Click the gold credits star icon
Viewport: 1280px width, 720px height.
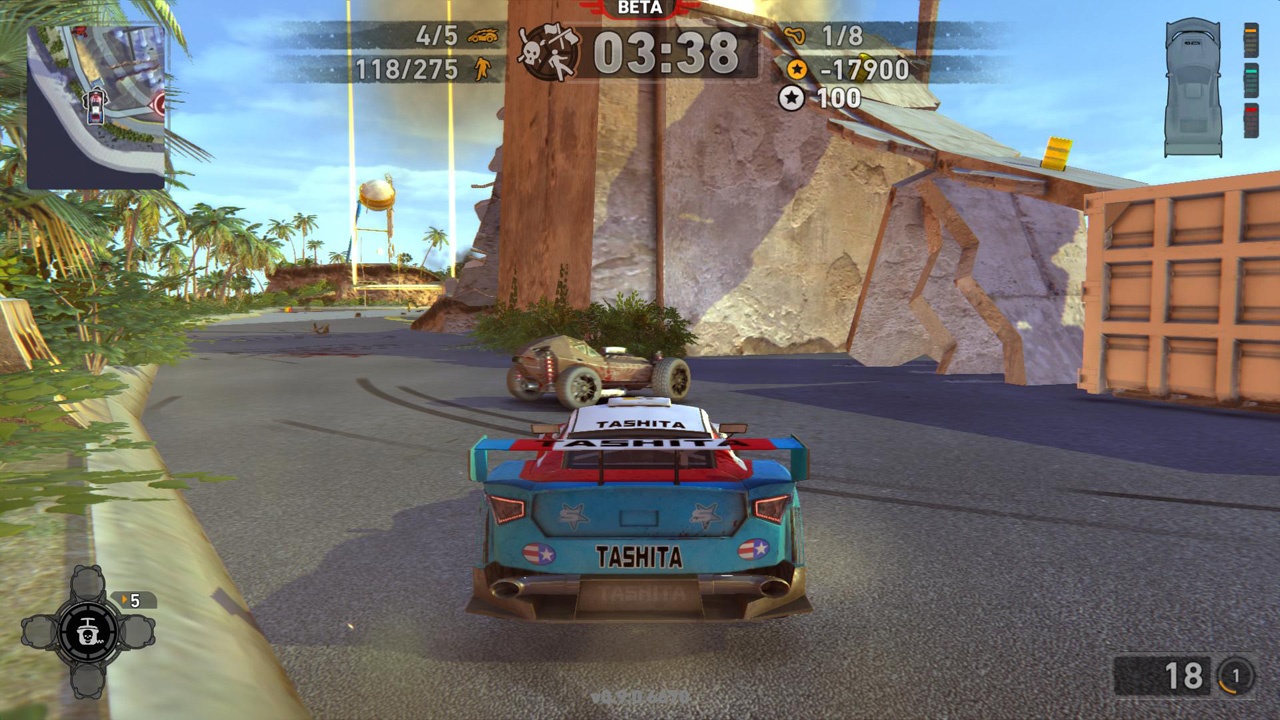click(x=797, y=69)
